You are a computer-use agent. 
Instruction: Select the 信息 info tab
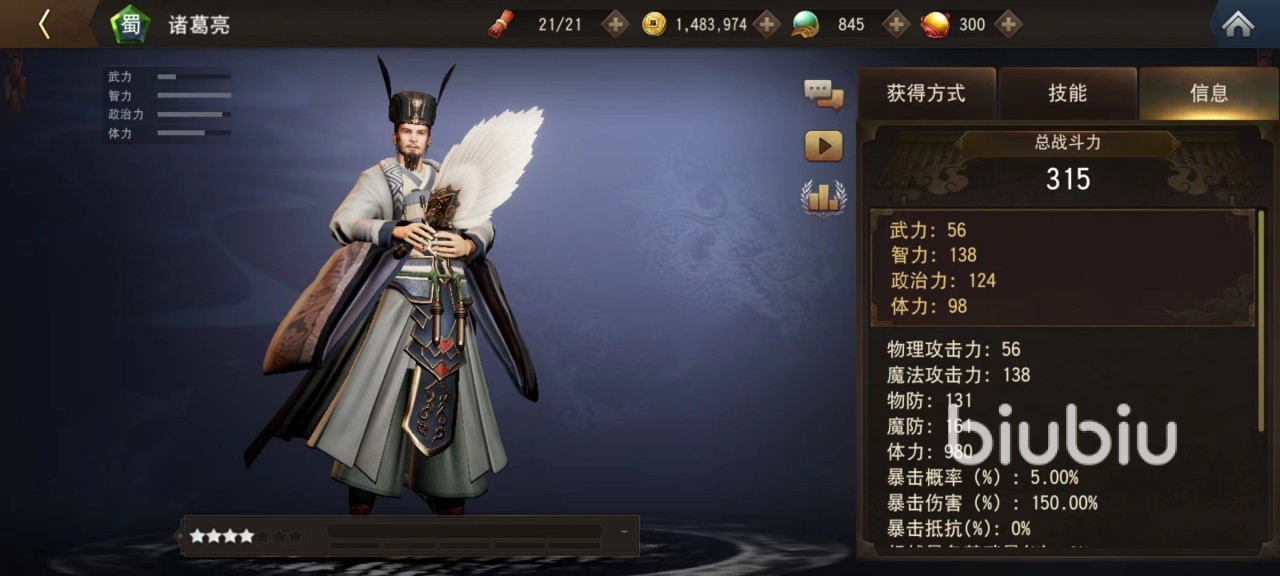coord(1208,94)
